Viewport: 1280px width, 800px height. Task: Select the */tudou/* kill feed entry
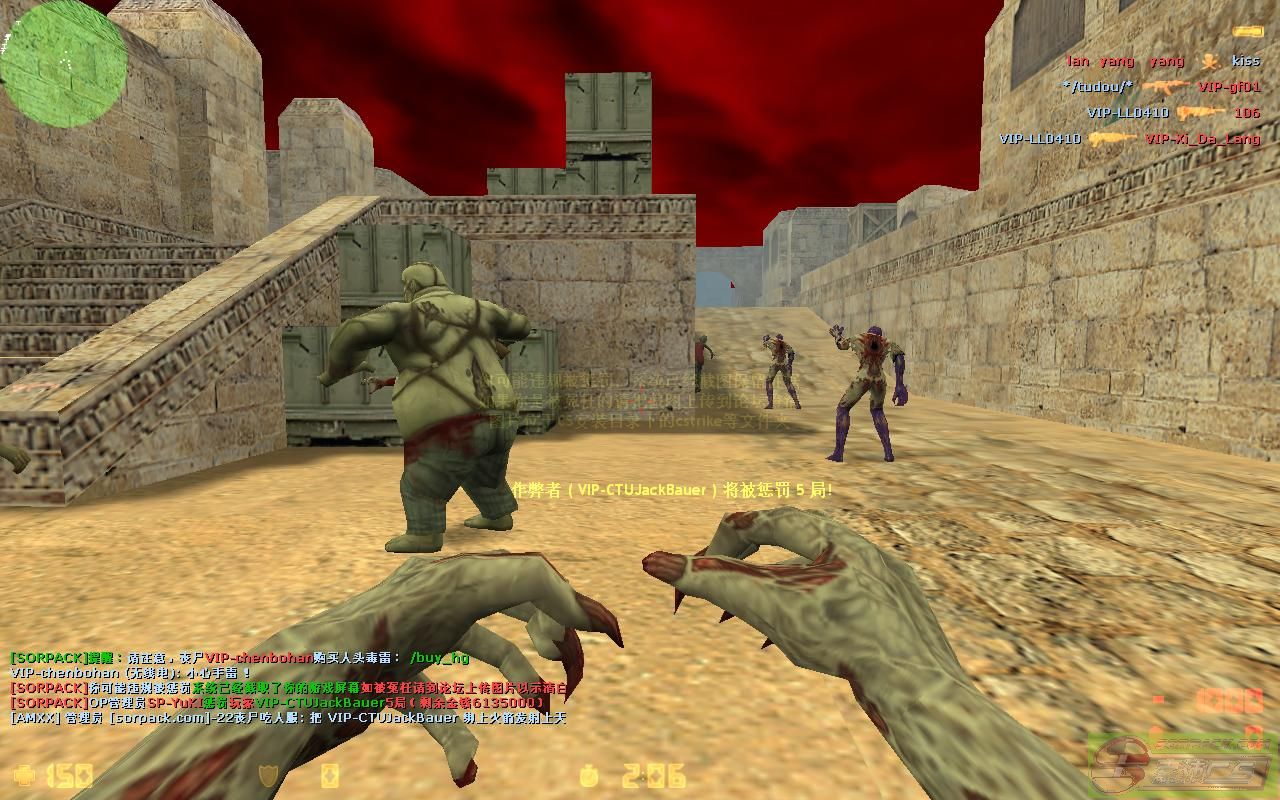1161,87
